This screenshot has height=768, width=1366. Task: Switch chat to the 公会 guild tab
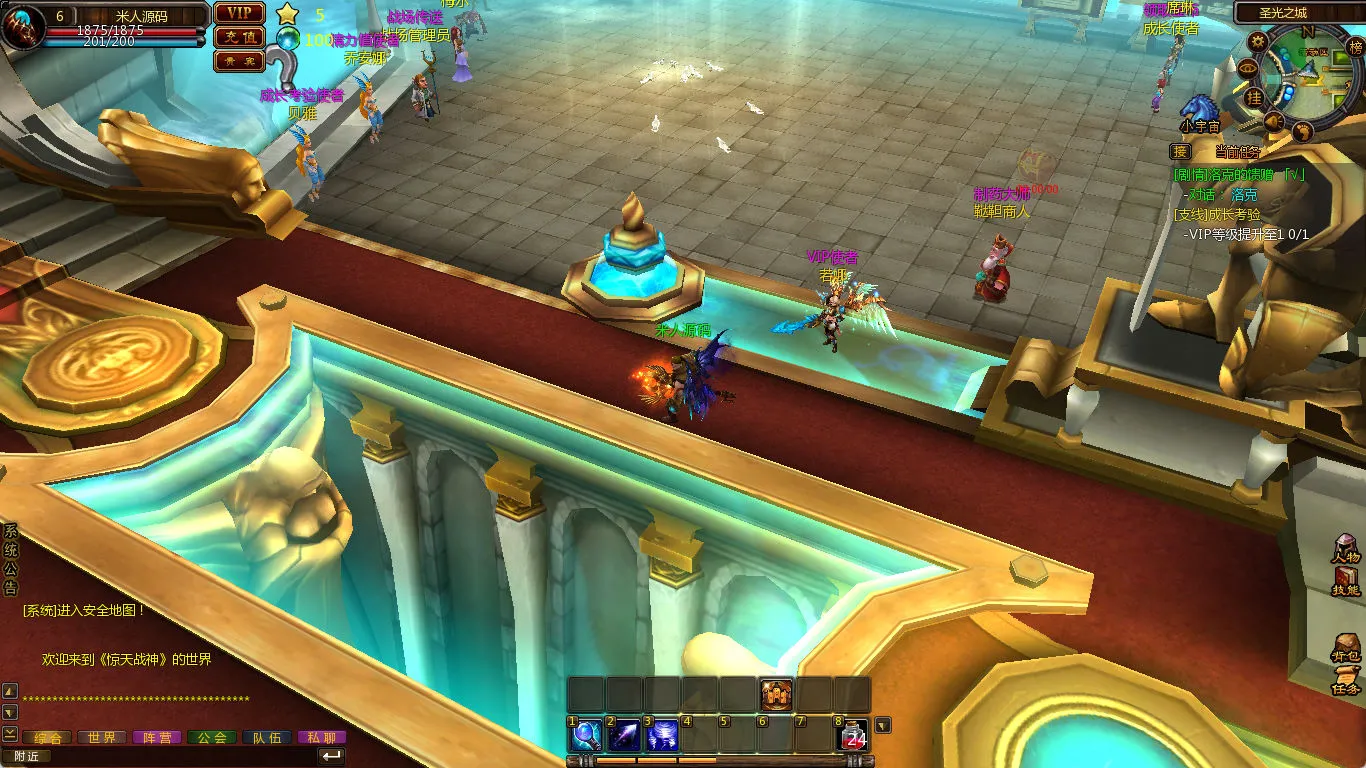(x=211, y=737)
